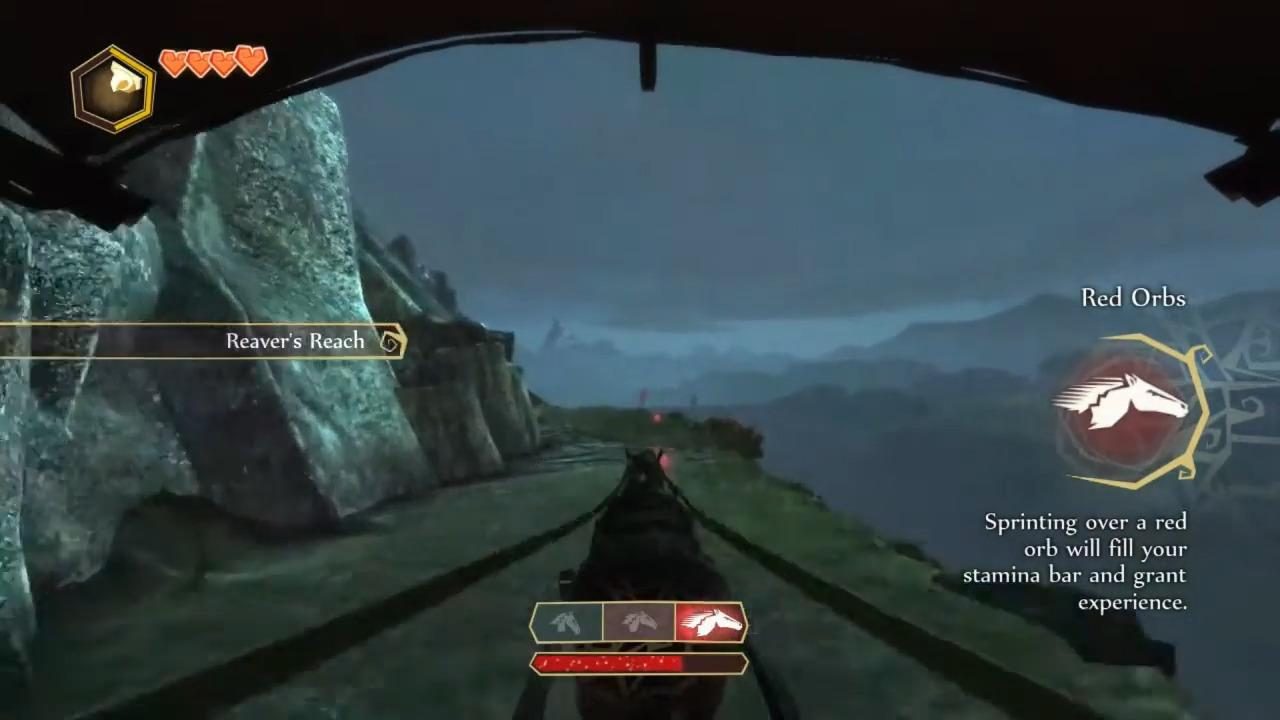The image size is (1280, 720).
Task: Click the sprinting tutorial description text
Action: (x=1075, y=562)
